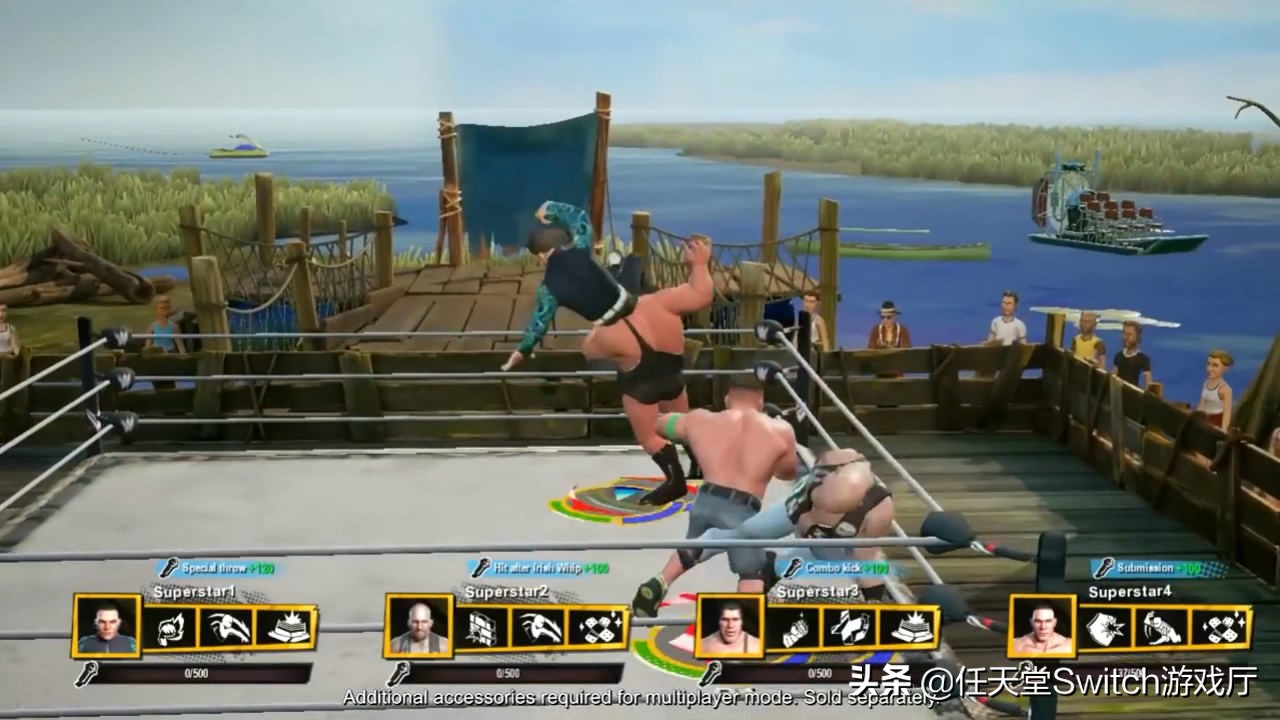
Task: Choose Superstar4's portrait
Action: click(1043, 627)
